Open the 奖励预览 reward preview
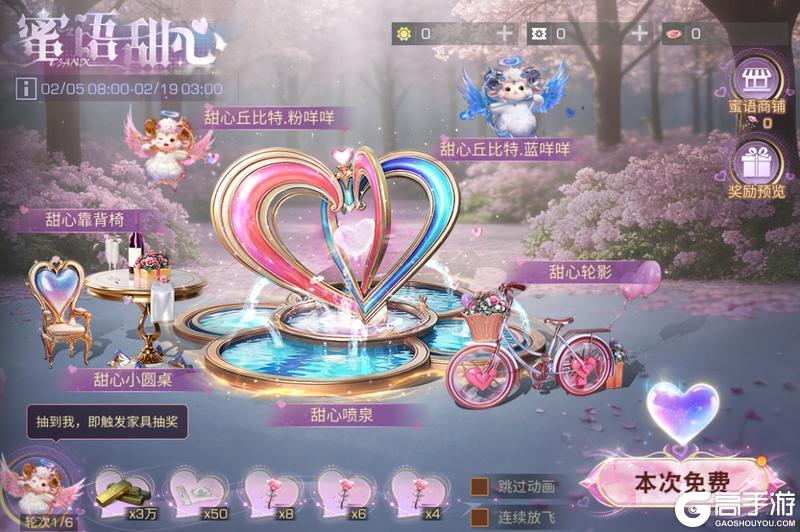The height and width of the screenshot is (532, 800). coord(755,167)
